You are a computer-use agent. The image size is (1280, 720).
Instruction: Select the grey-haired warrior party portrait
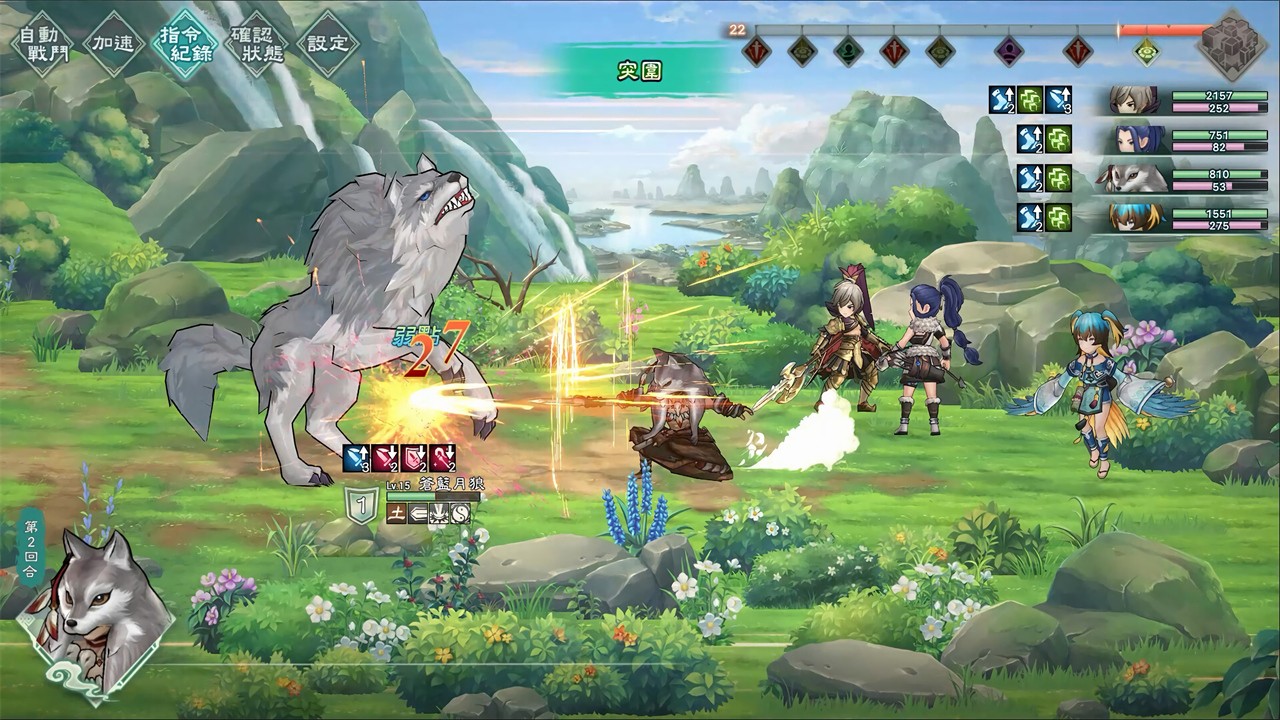1134,100
